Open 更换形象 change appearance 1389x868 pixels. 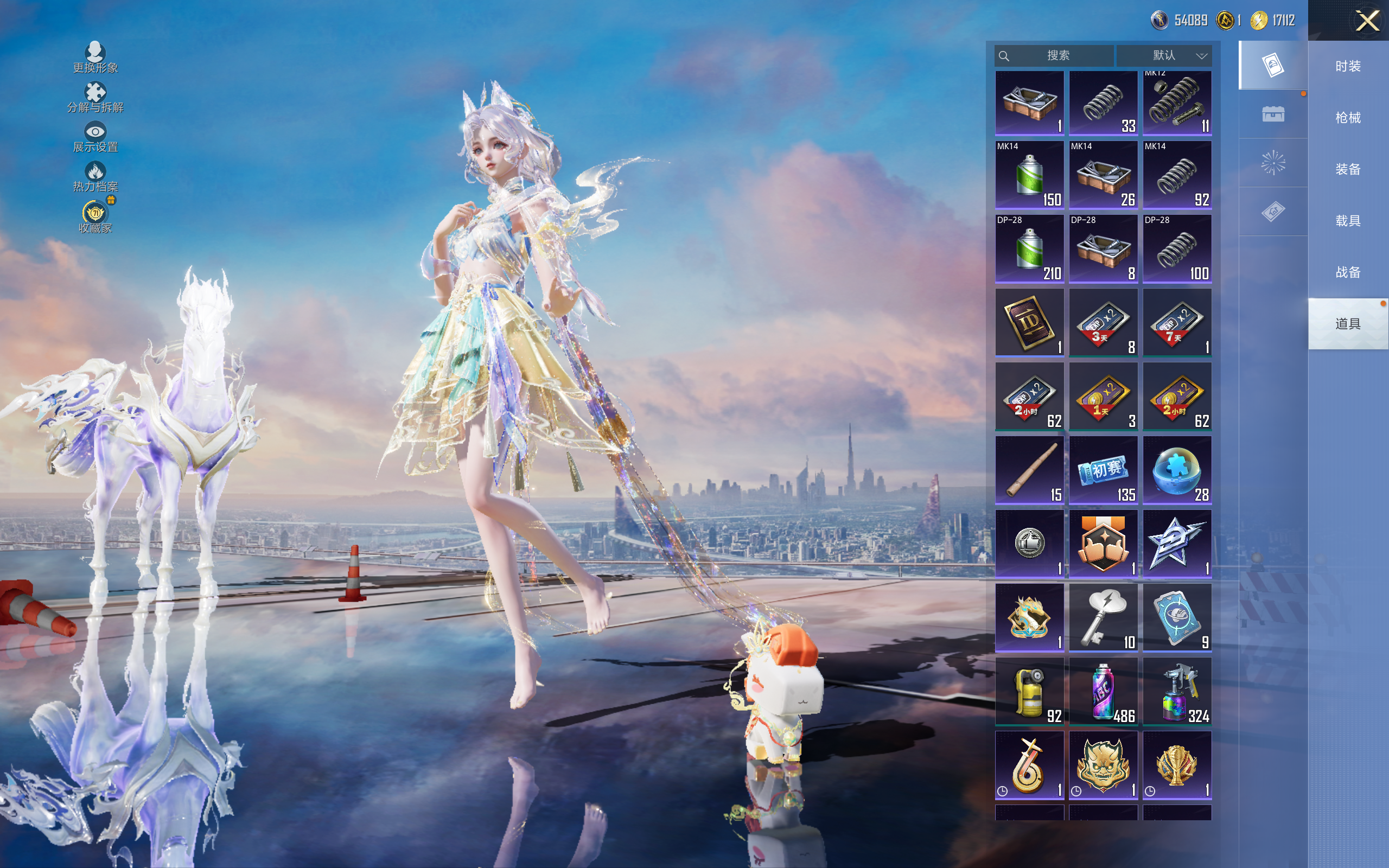[x=95, y=58]
